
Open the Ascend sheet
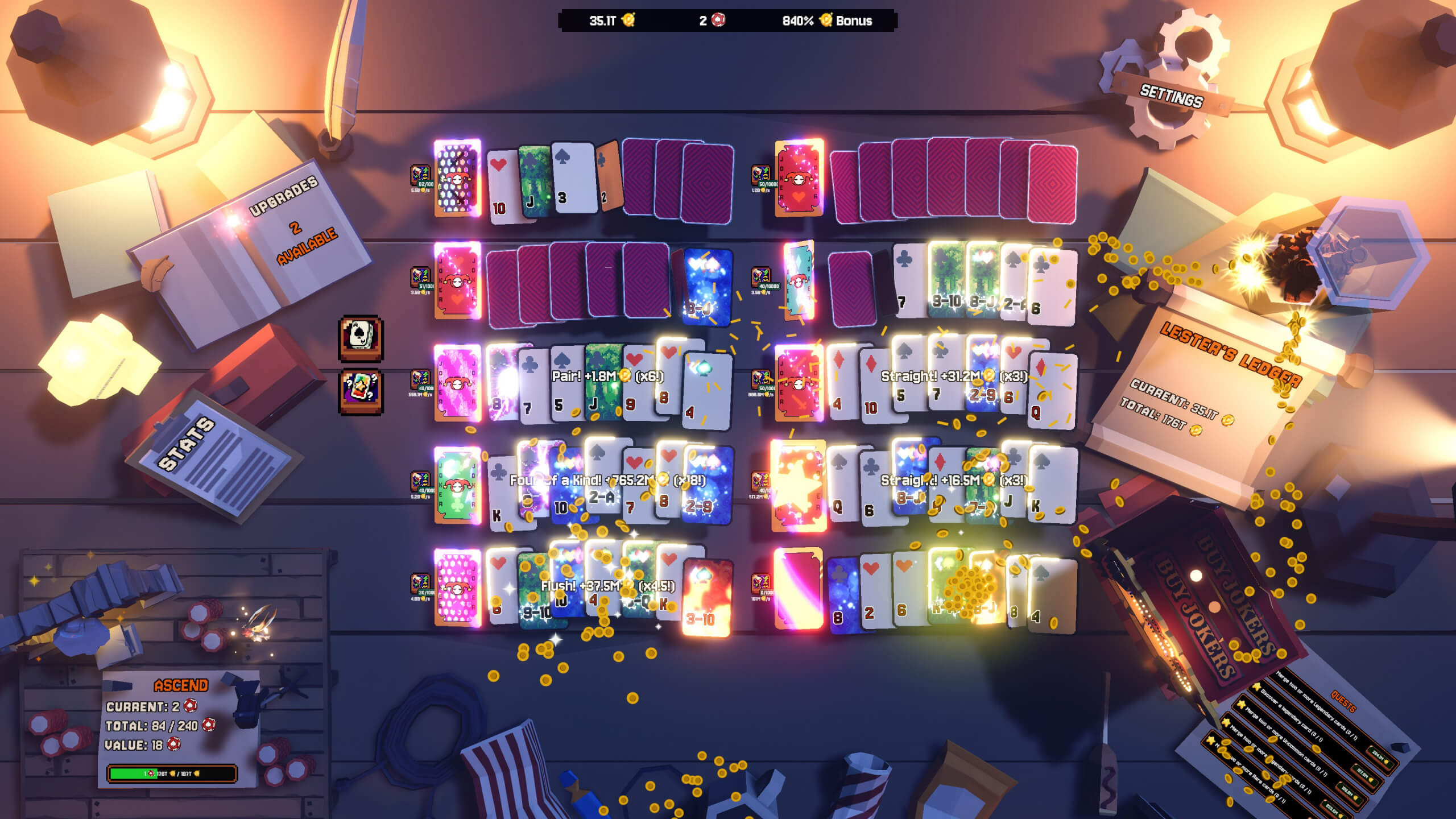point(180,722)
